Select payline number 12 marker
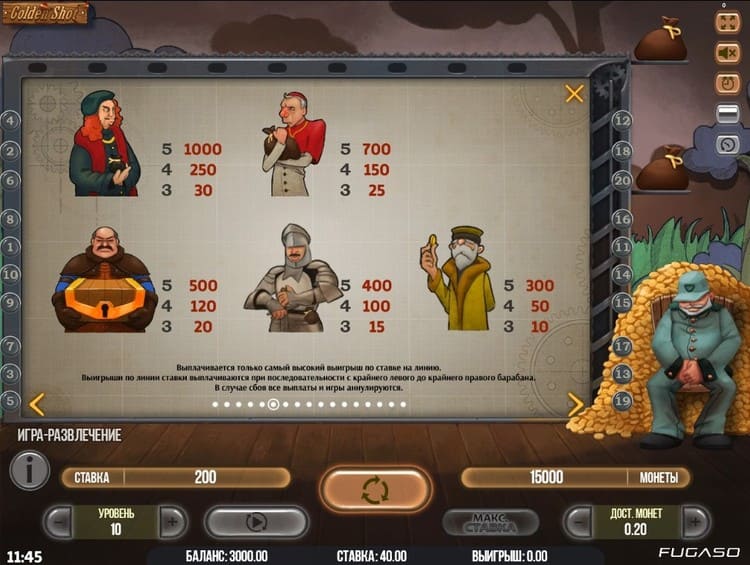Screen dimensions: 750x565 622,121
